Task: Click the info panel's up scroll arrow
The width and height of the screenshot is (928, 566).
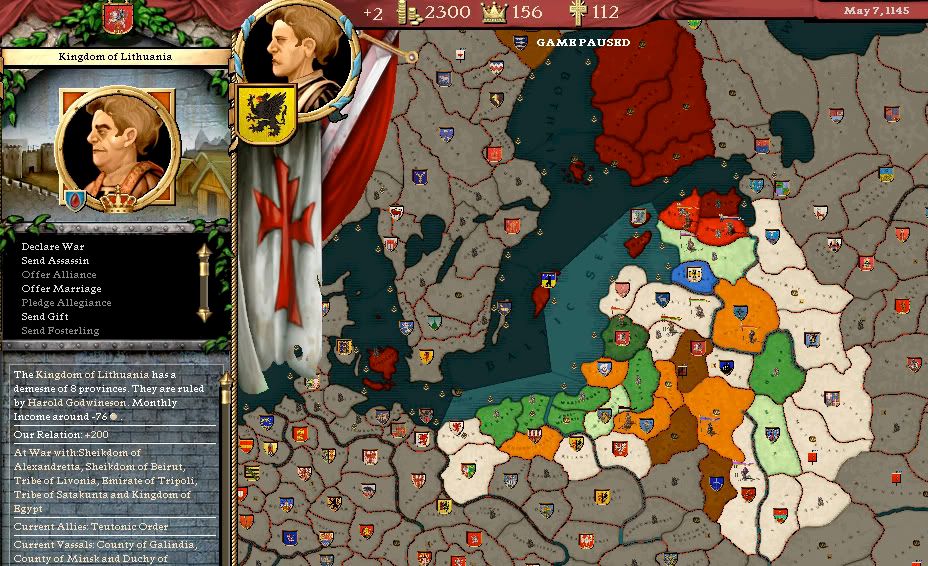Action: pyautogui.click(x=225, y=379)
